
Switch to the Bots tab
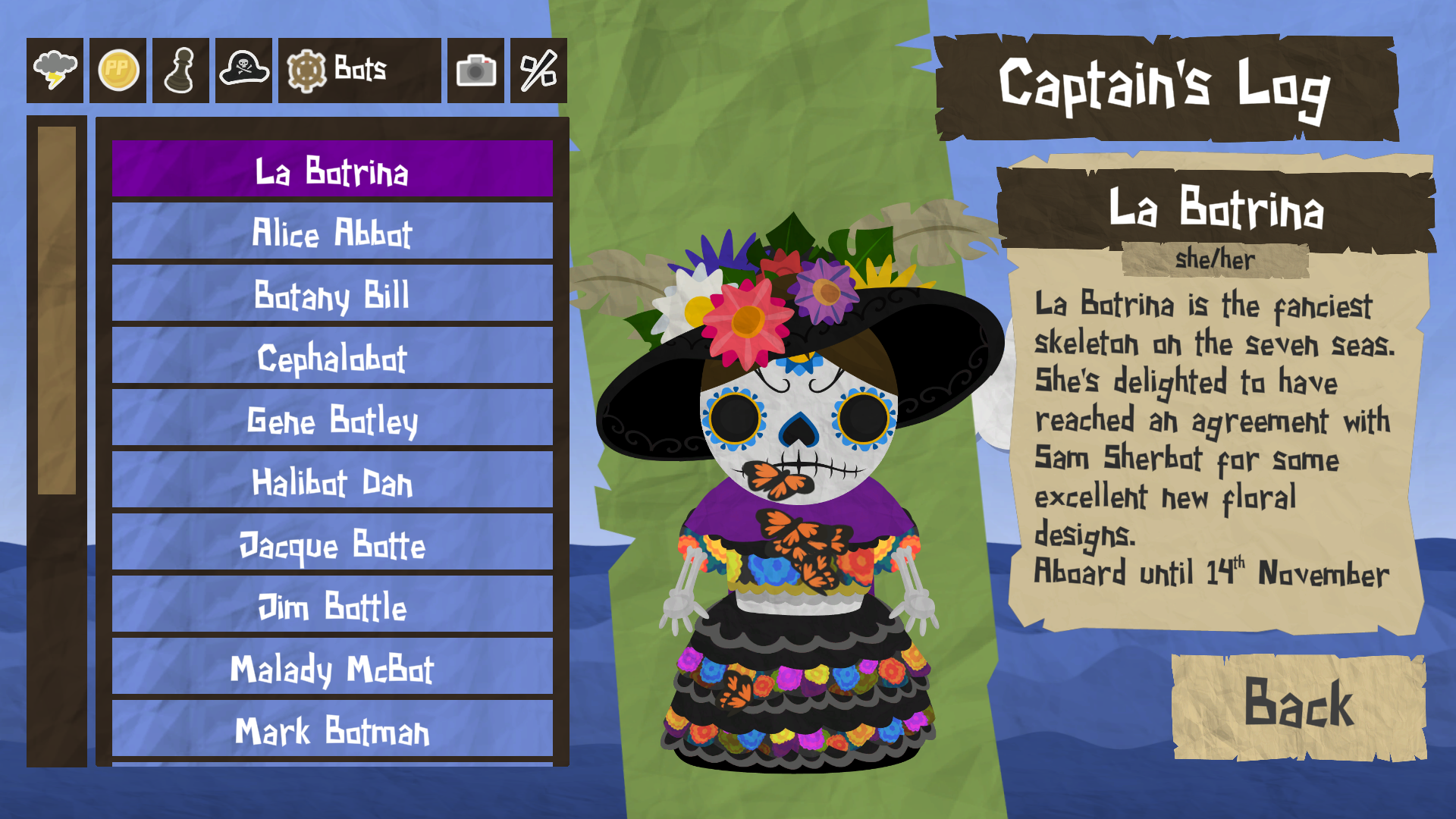[x=359, y=71]
